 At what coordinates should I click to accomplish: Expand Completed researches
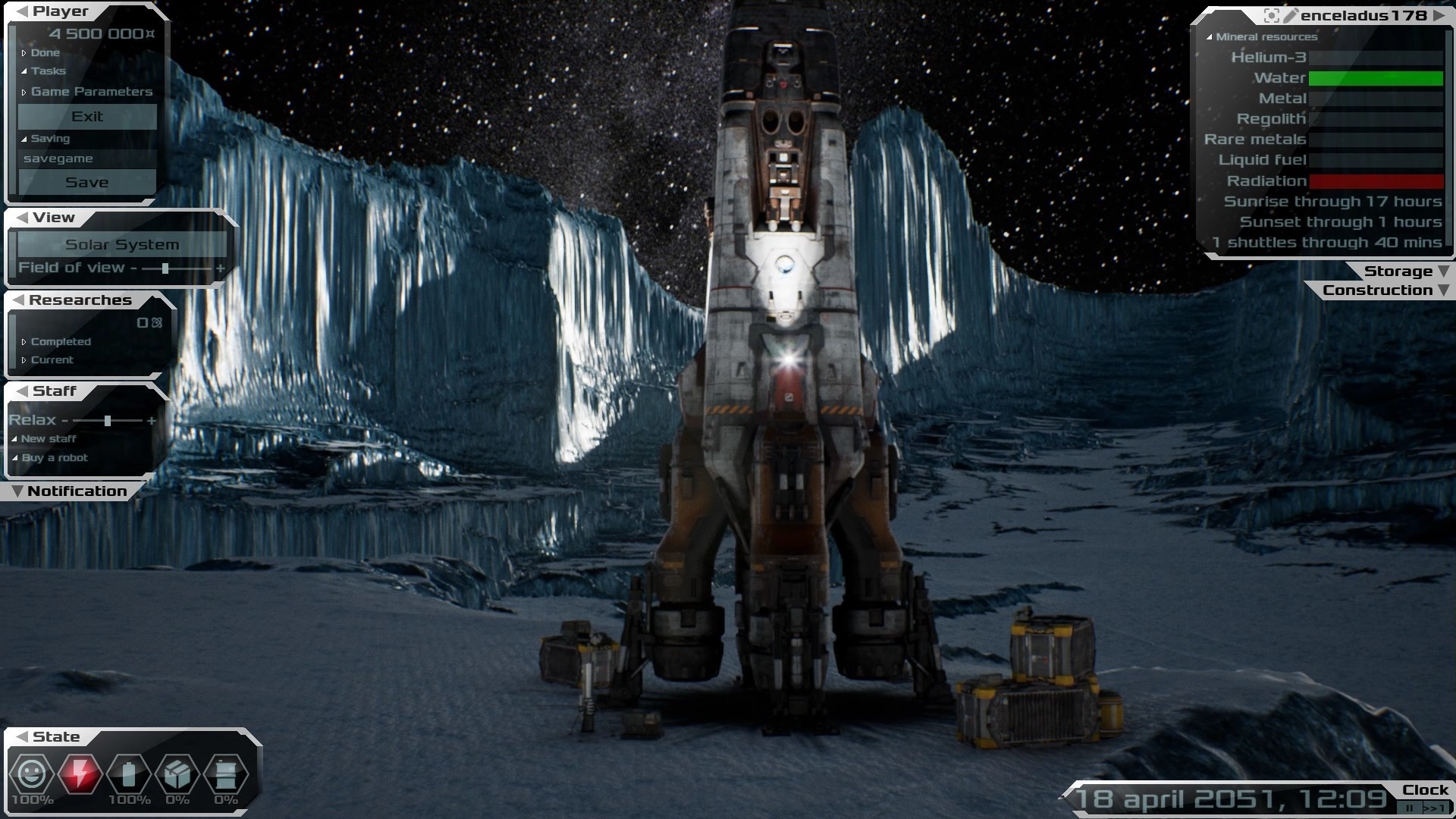coord(60,342)
